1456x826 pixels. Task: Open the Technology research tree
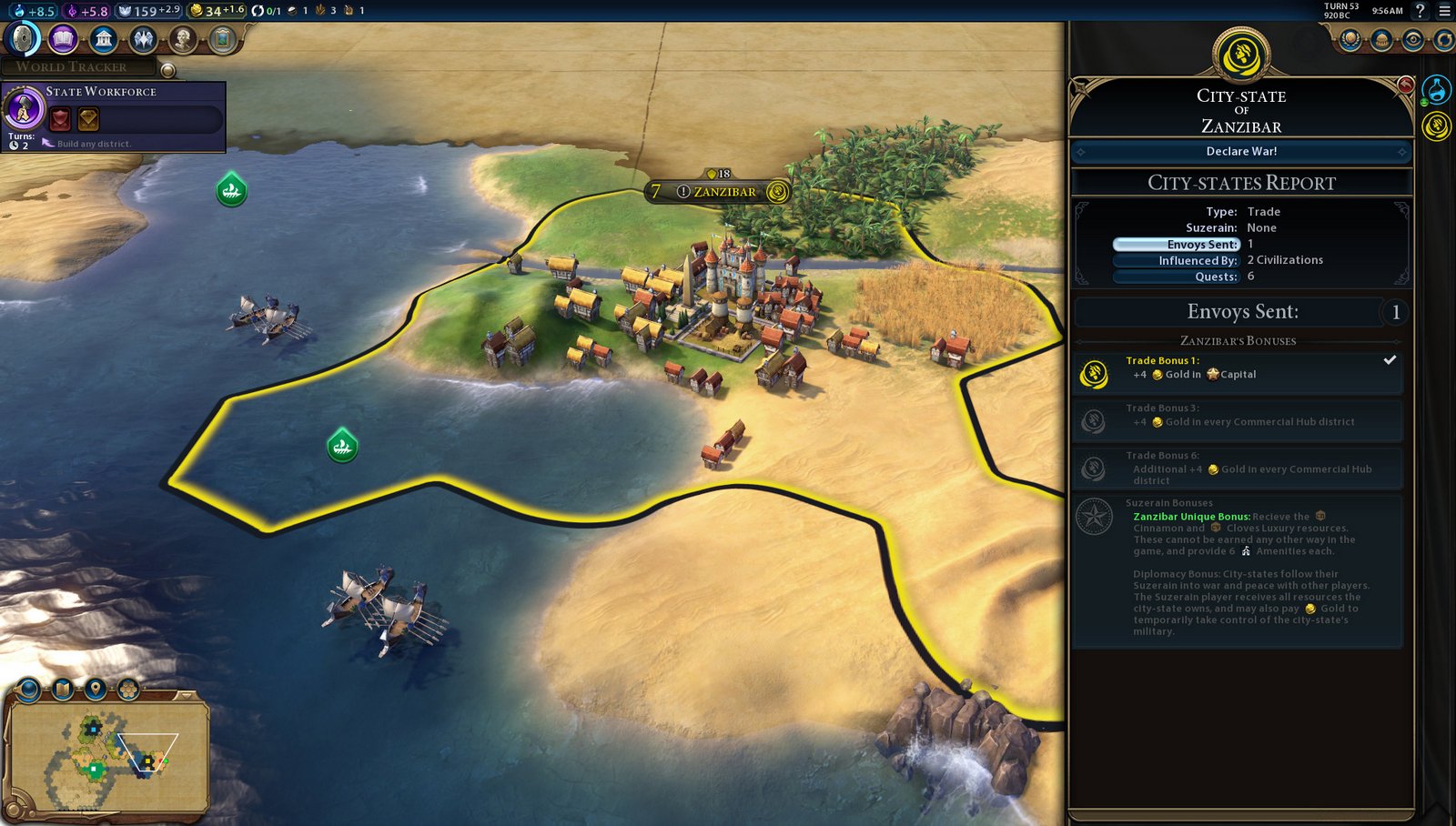(x=23, y=41)
